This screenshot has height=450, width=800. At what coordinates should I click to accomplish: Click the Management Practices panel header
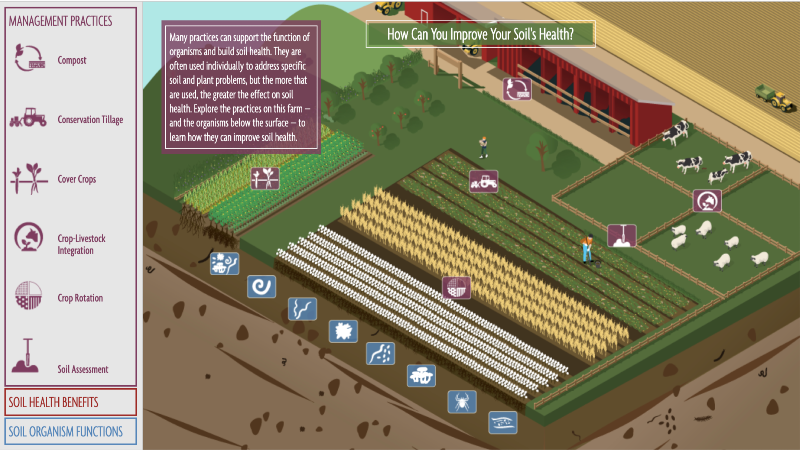pos(61,19)
